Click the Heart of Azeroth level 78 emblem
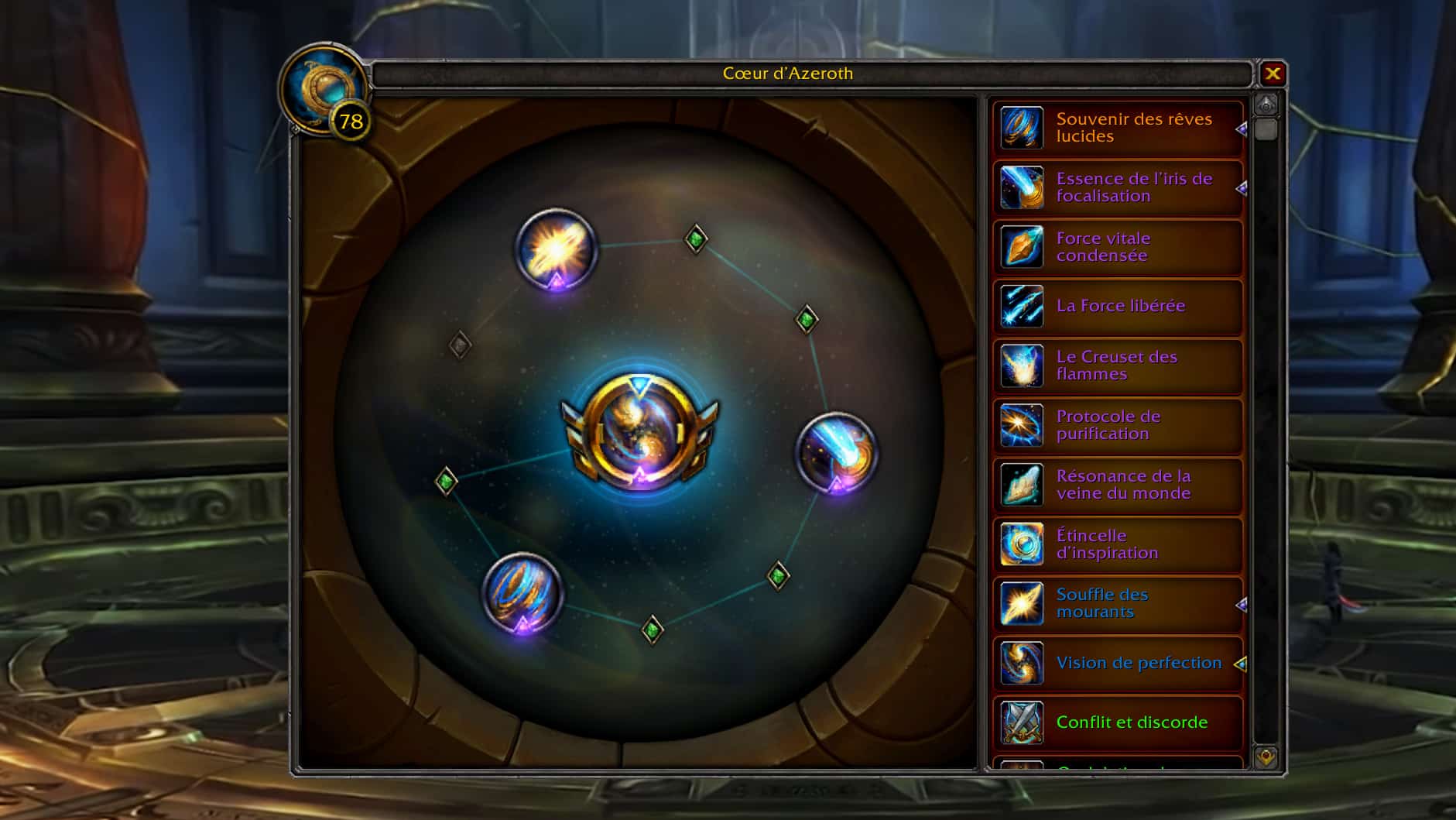The width and height of the screenshot is (1456, 820). (x=325, y=91)
